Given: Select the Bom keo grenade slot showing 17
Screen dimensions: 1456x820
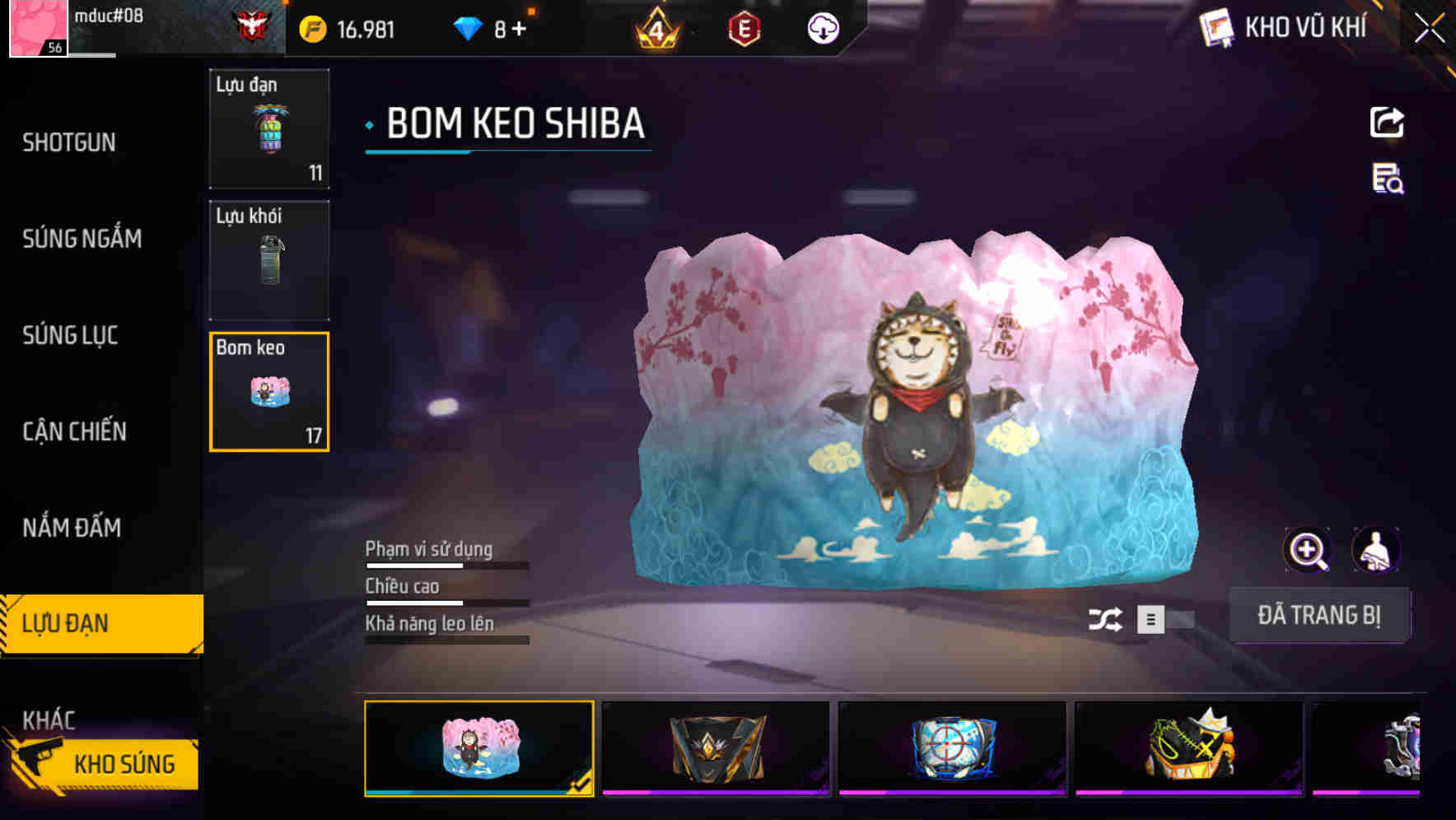Looking at the screenshot, I should pyautogui.click(x=268, y=391).
